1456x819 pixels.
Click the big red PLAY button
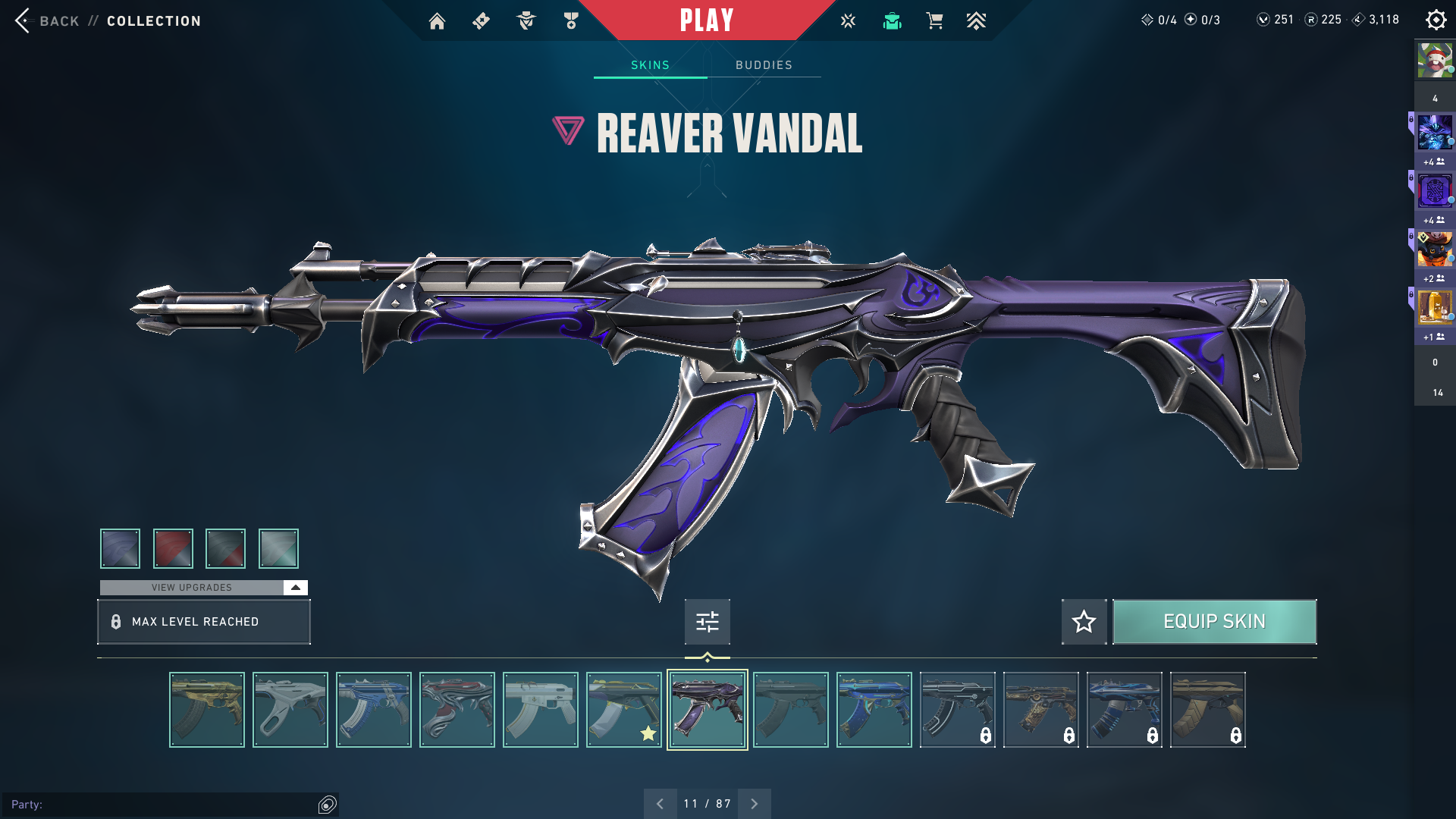click(706, 20)
